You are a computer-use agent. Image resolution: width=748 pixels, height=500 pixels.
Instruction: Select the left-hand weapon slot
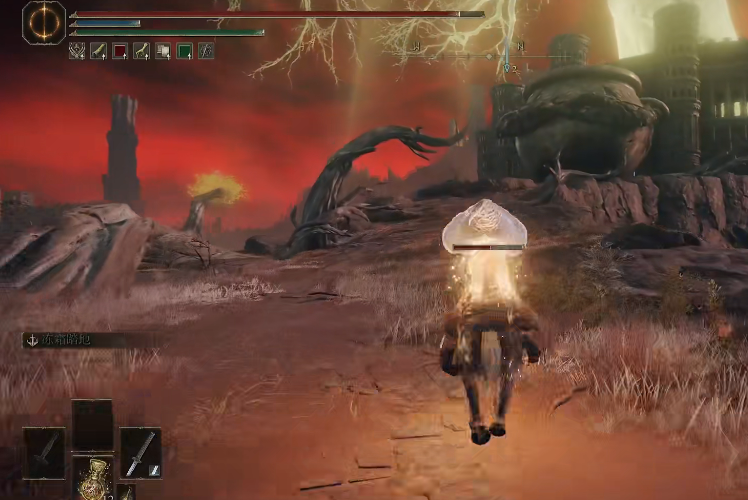point(44,453)
